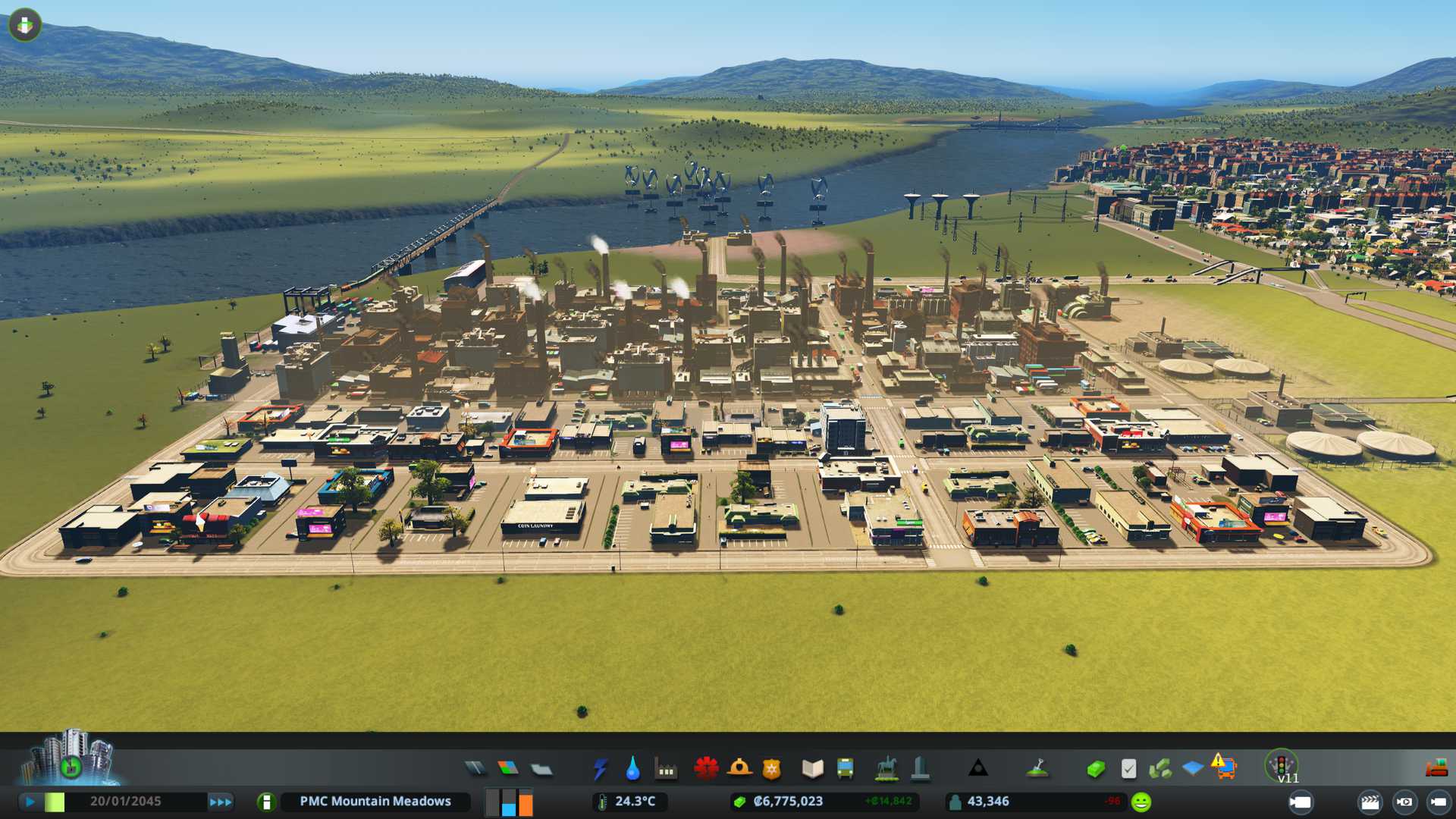Open the Roads build menu
This screenshot has width=1456, height=819.
[475, 769]
